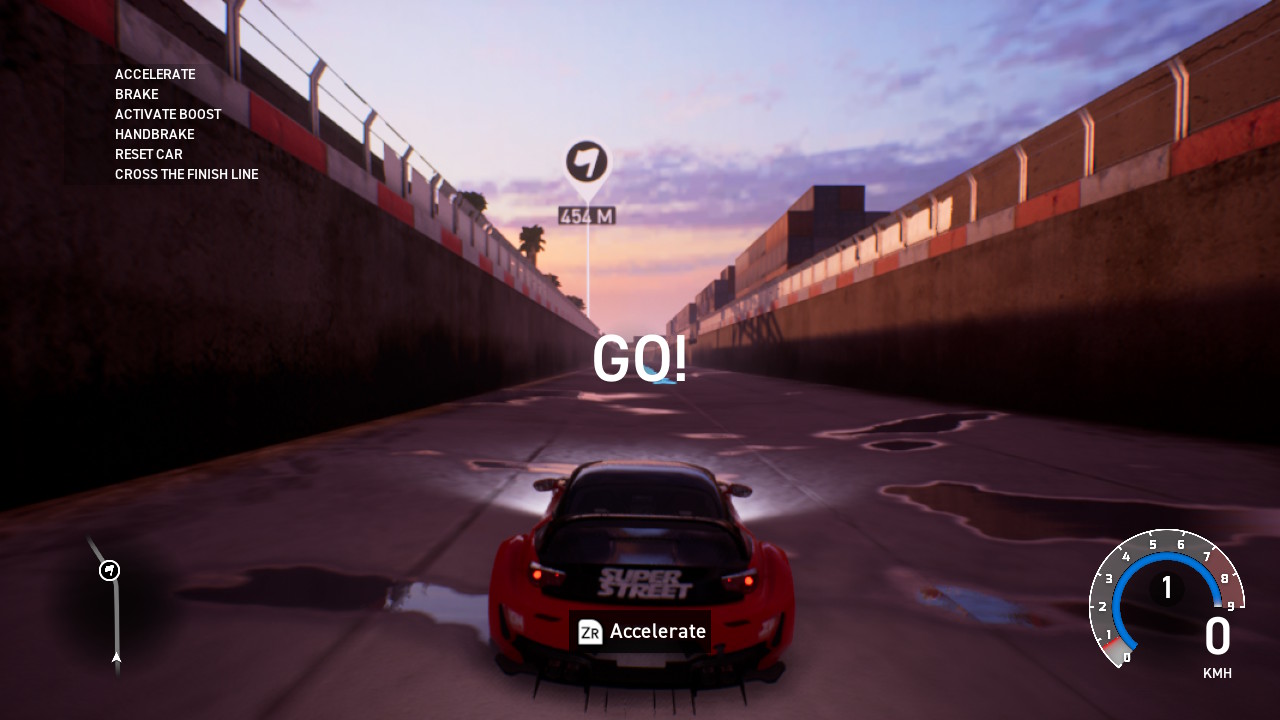Select the Accelerate objective in the list
1280x720 pixels.
click(155, 74)
